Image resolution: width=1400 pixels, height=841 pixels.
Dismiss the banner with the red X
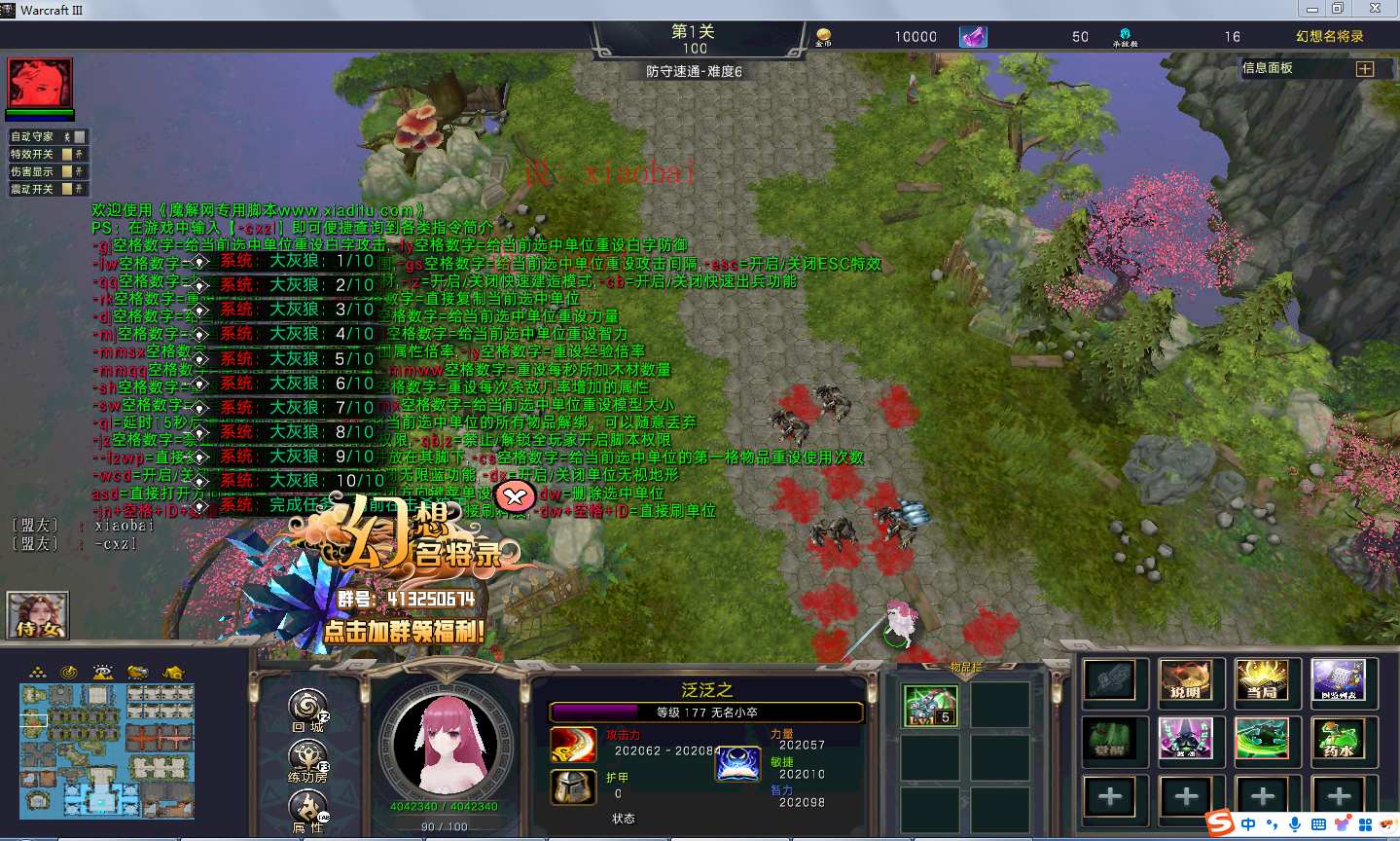coord(515,497)
